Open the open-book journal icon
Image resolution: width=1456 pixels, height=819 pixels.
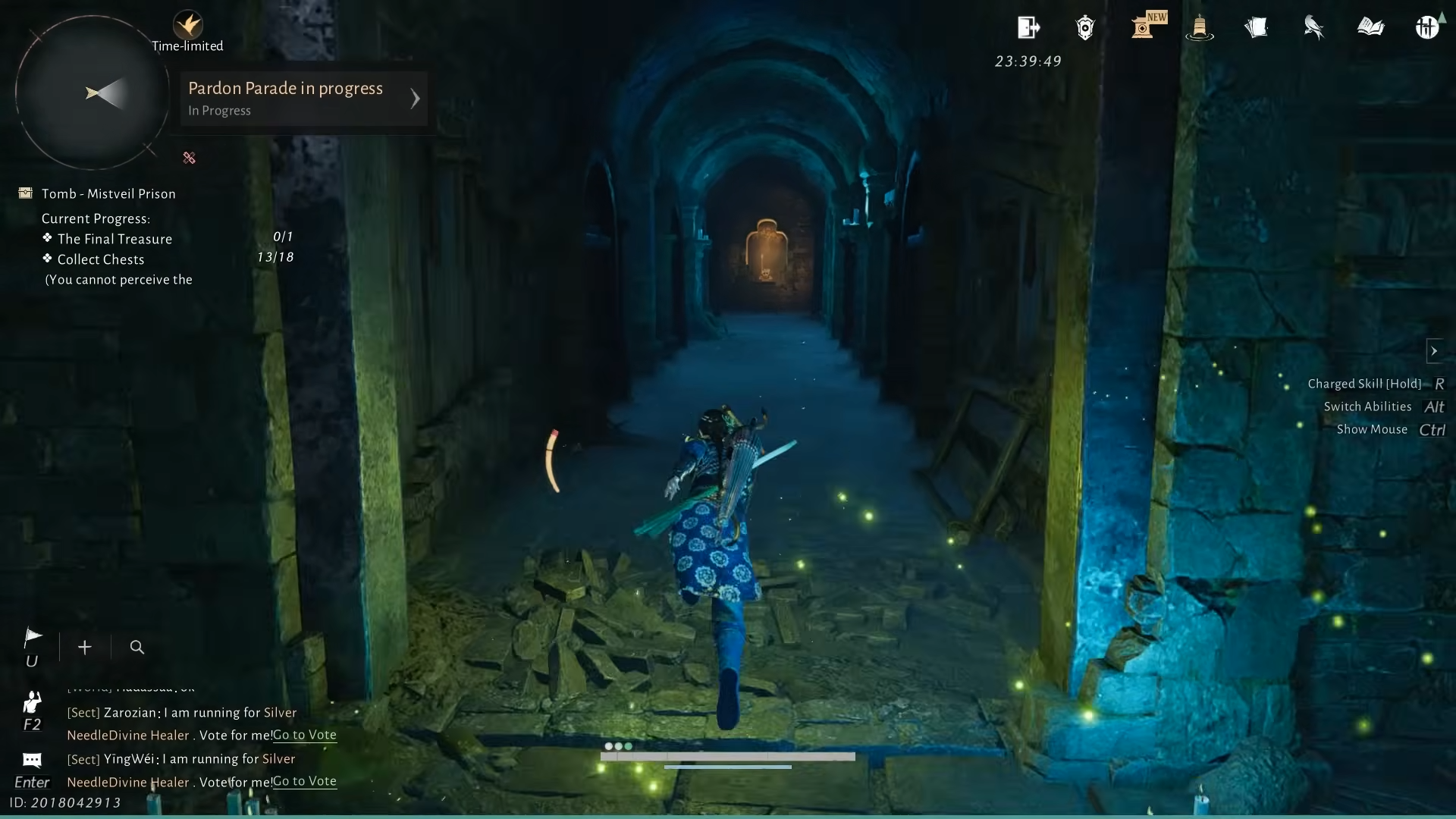tap(1370, 28)
